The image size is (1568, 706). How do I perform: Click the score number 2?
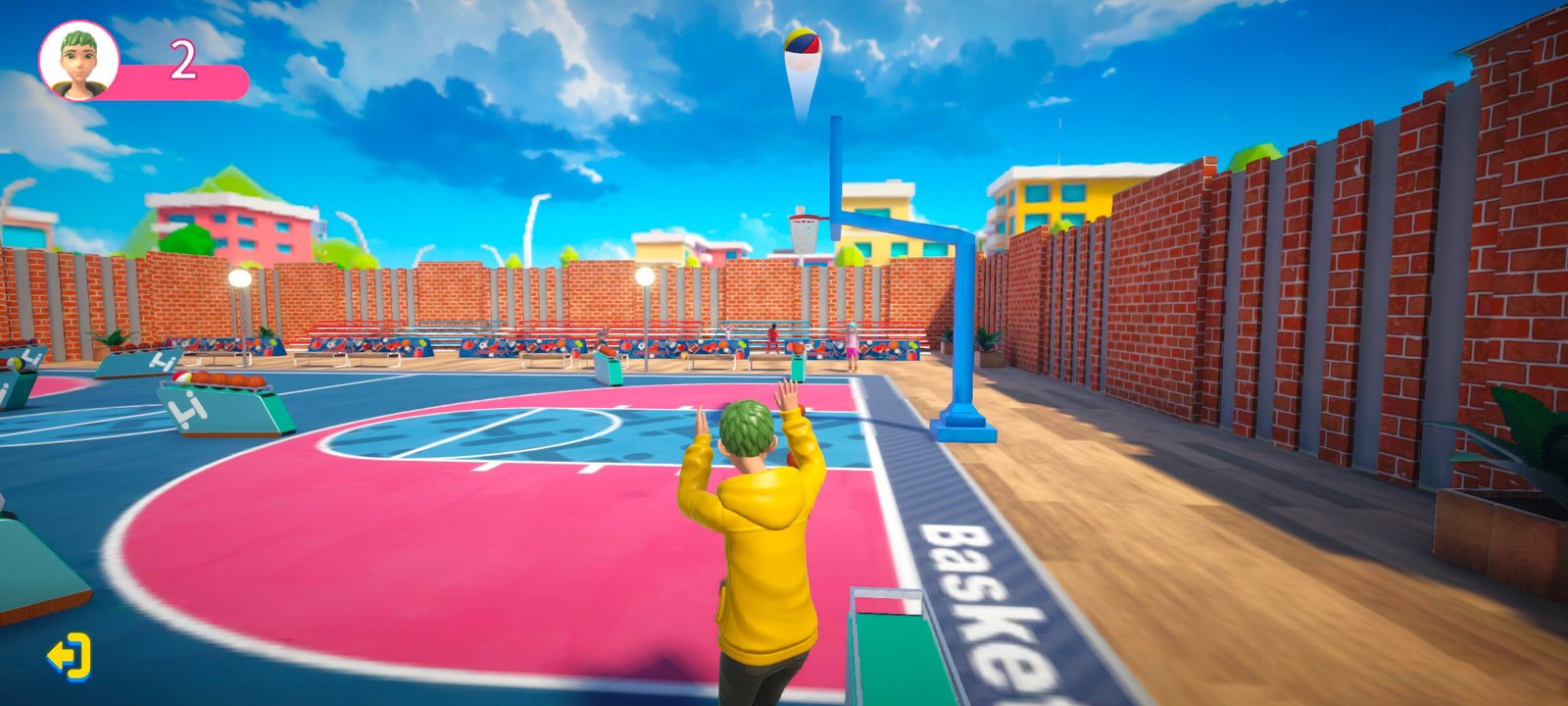(186, 61)
